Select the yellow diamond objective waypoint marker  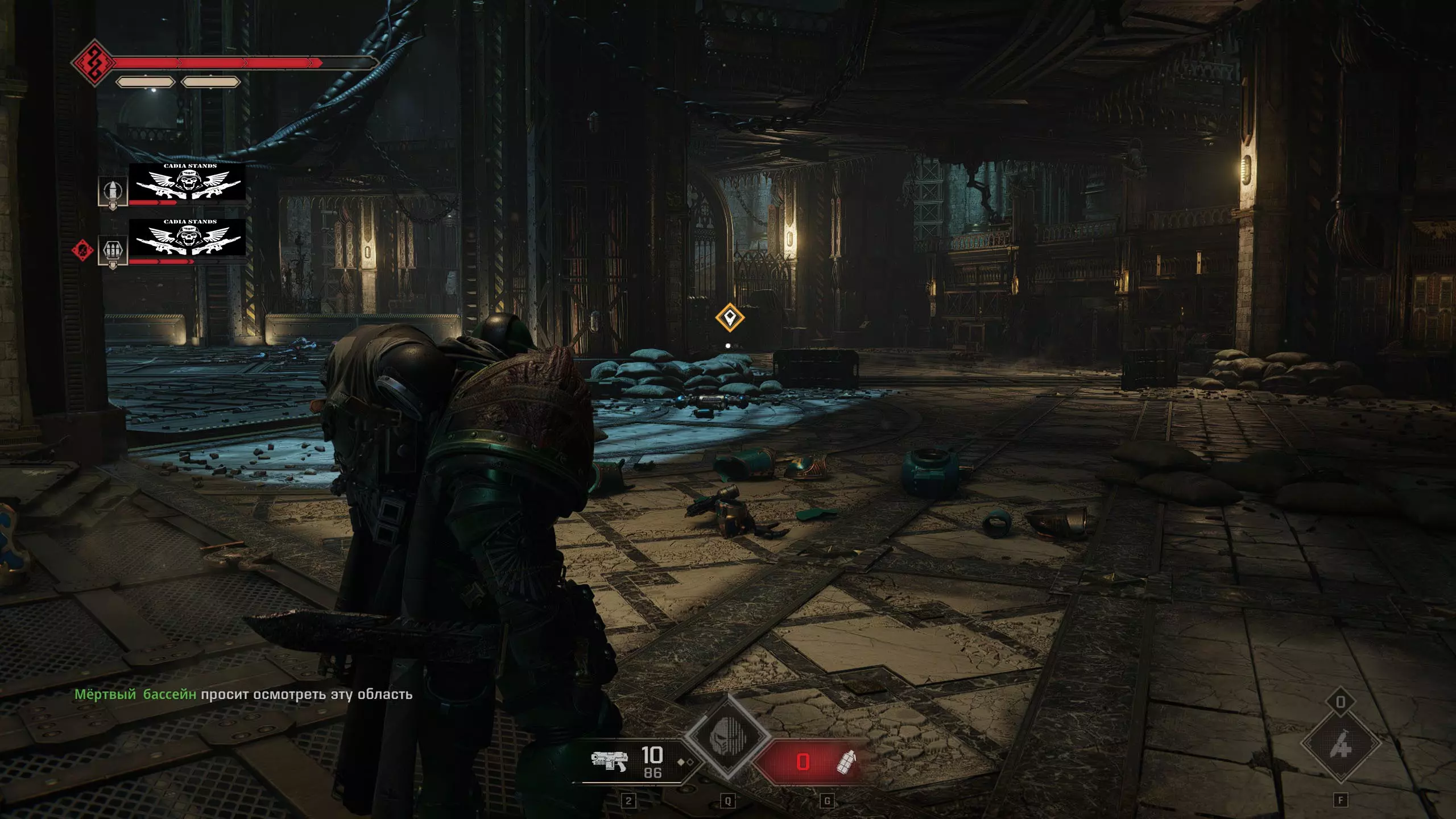coord(730,317)
